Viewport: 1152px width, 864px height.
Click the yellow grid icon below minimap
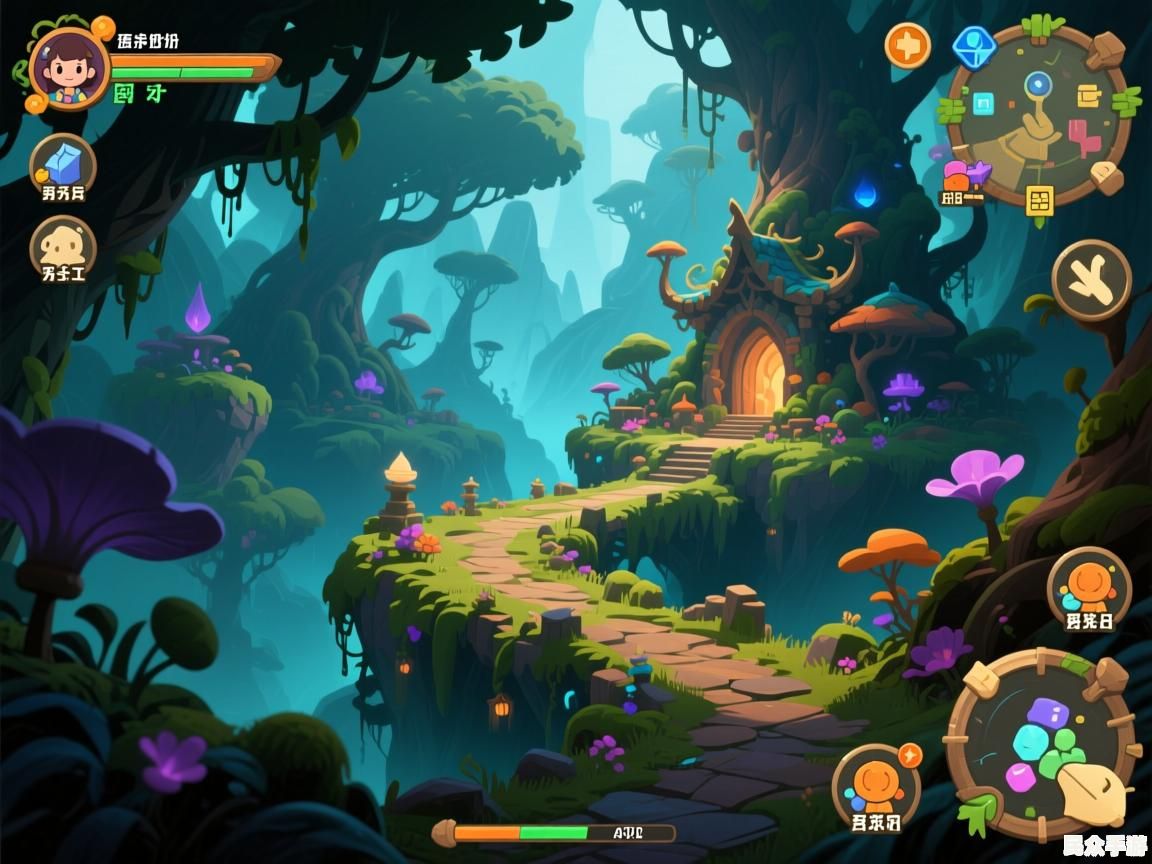(x=1040, y=199)
